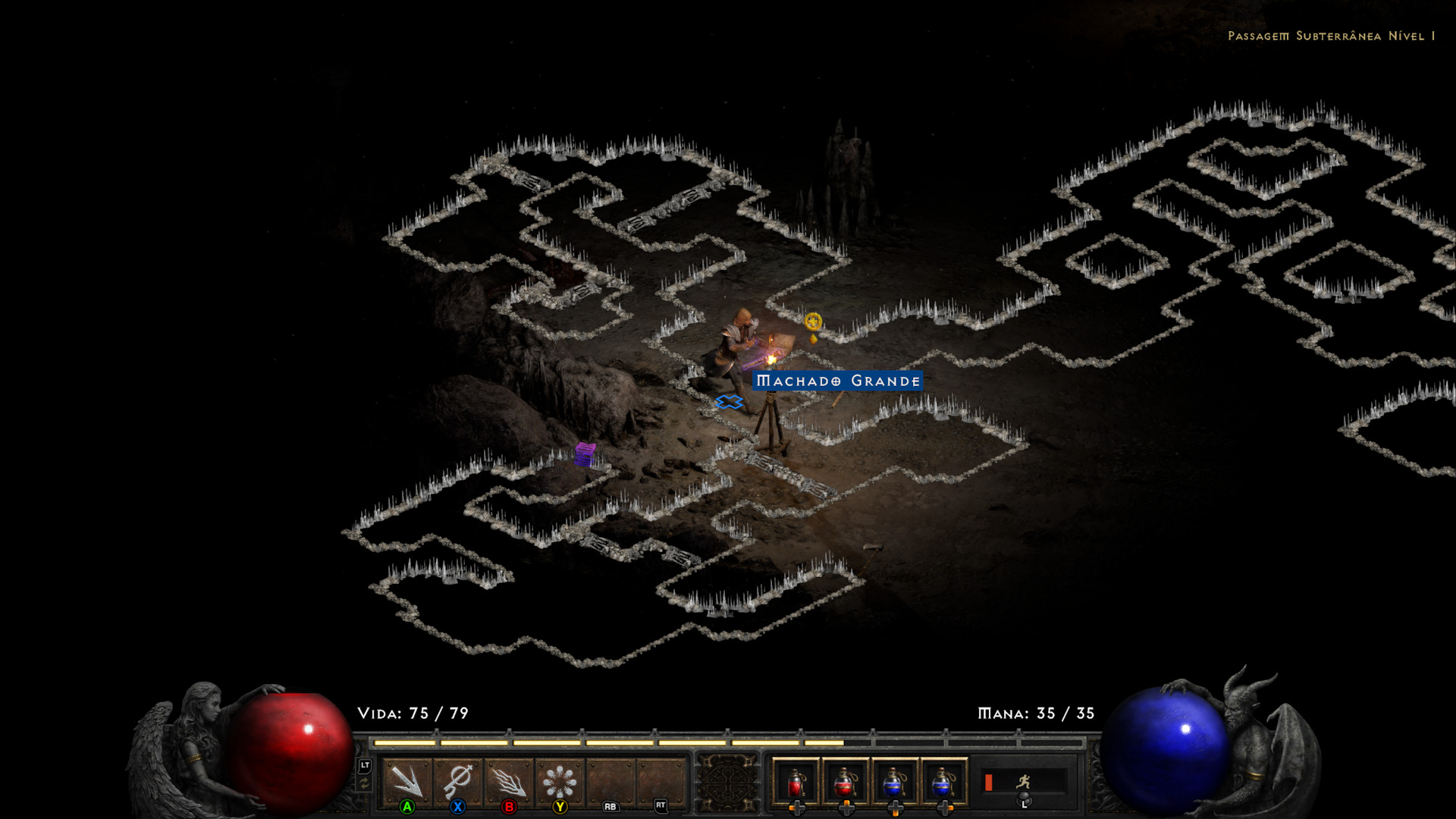Use the round red health potion
The image size is (1456, 819).
[x=846, y=782]
